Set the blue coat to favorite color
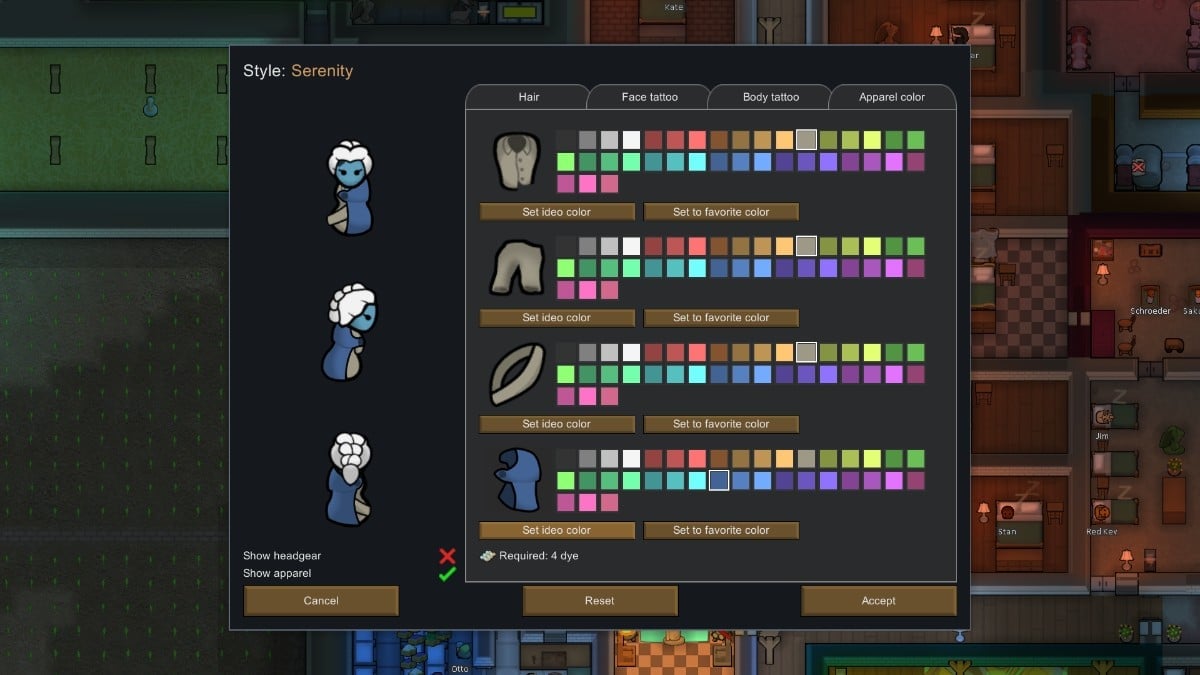Image resolution: width=1200 pixels, height=675 pixels. pyautogui.click(x=721, y=530)
